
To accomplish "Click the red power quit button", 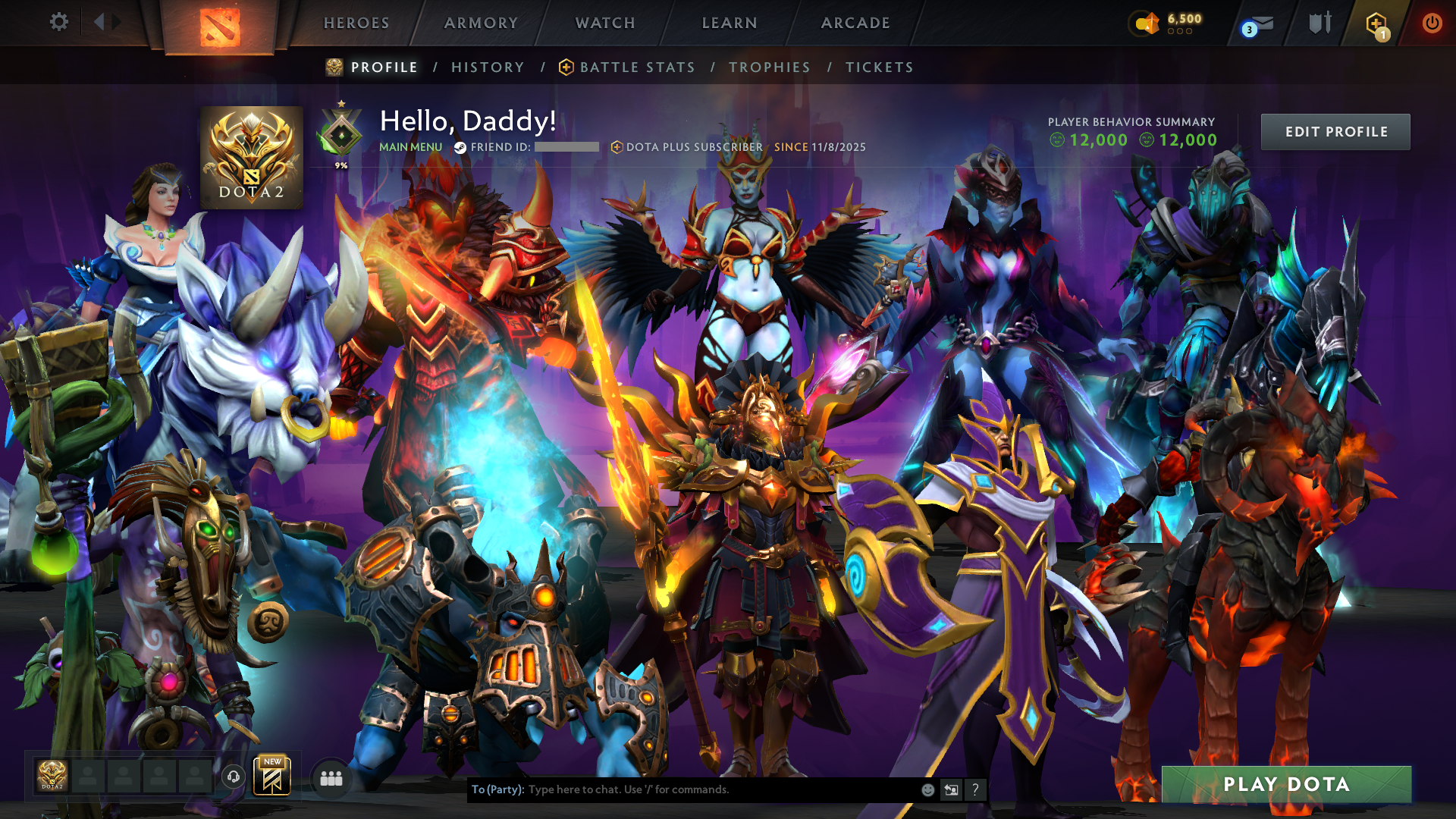I will (1432, 23).
